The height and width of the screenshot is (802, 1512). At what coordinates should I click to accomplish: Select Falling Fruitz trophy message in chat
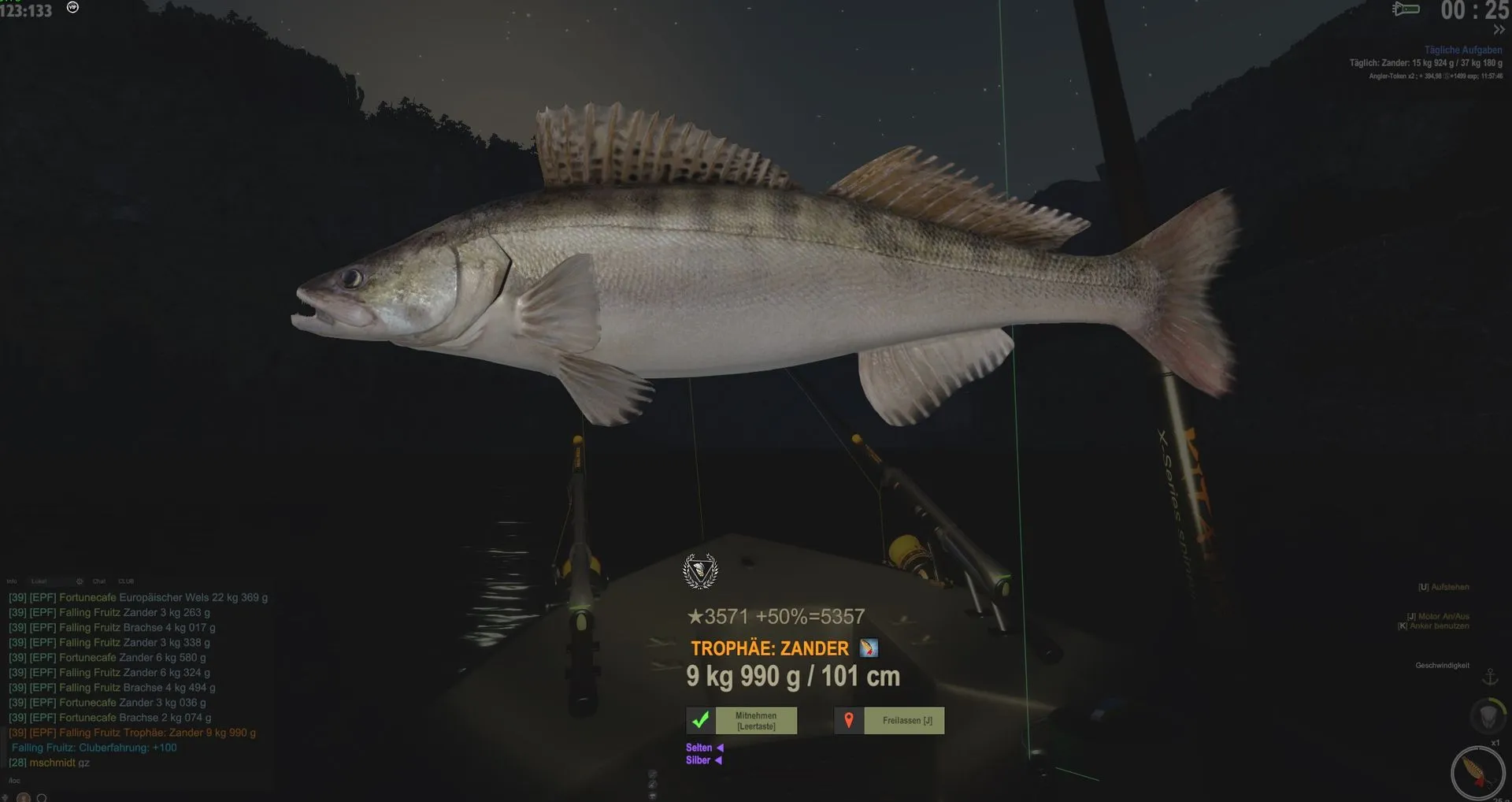point(132,733)
